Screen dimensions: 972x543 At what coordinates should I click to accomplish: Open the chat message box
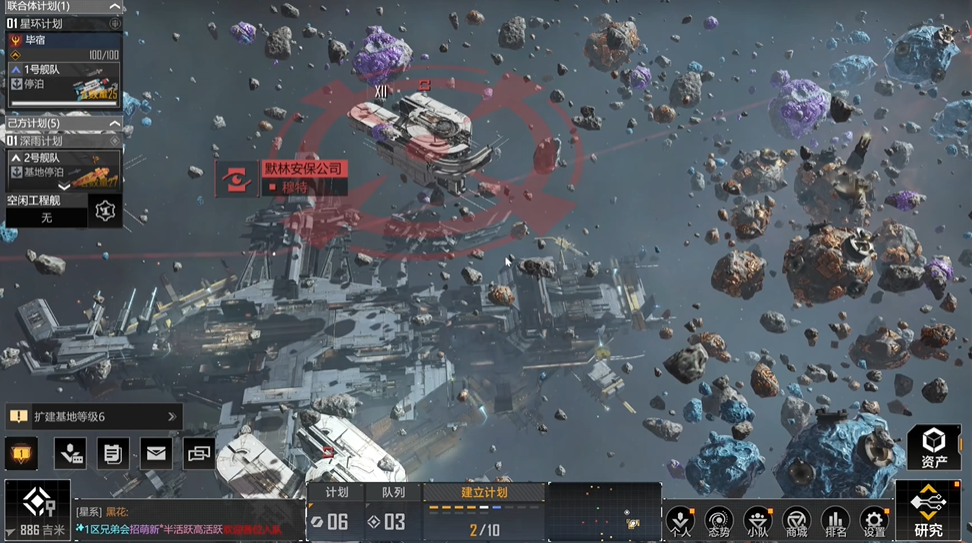tap(188, 519)
